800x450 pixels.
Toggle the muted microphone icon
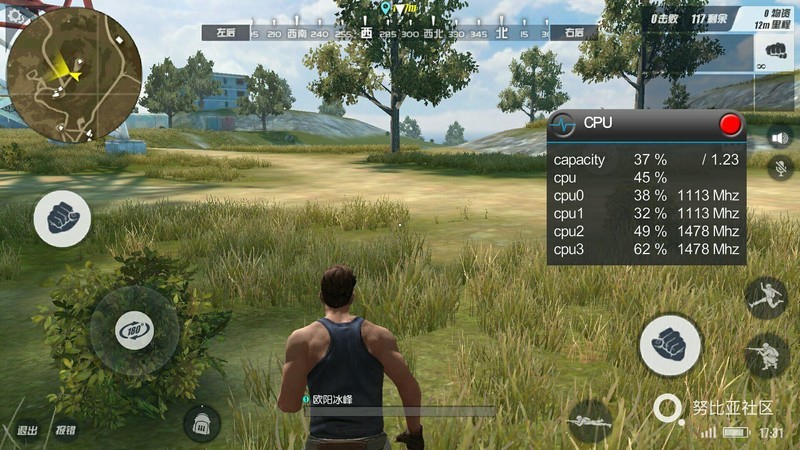(779, 167)
